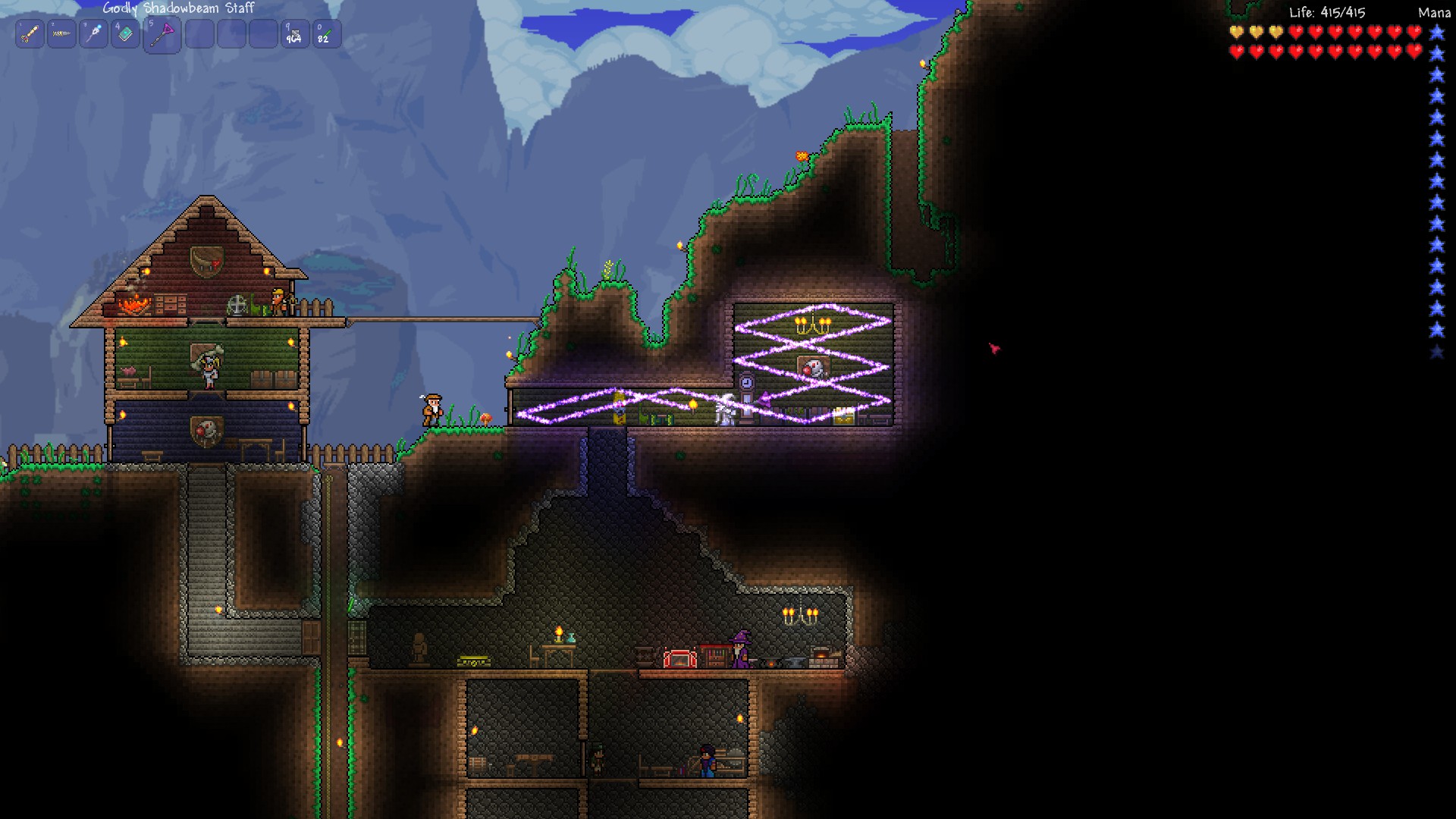
Task: Equip the teal spell tome in slot 4
Action: tap(126, 34)
